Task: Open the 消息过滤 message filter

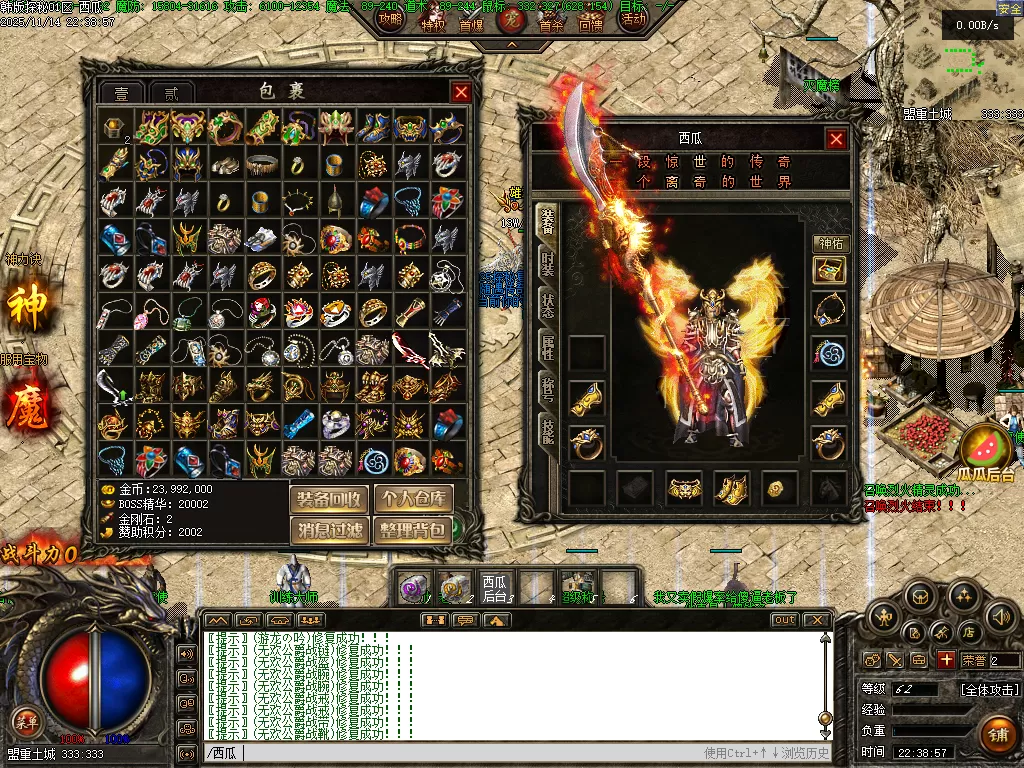Action: [x=330, y=530]
